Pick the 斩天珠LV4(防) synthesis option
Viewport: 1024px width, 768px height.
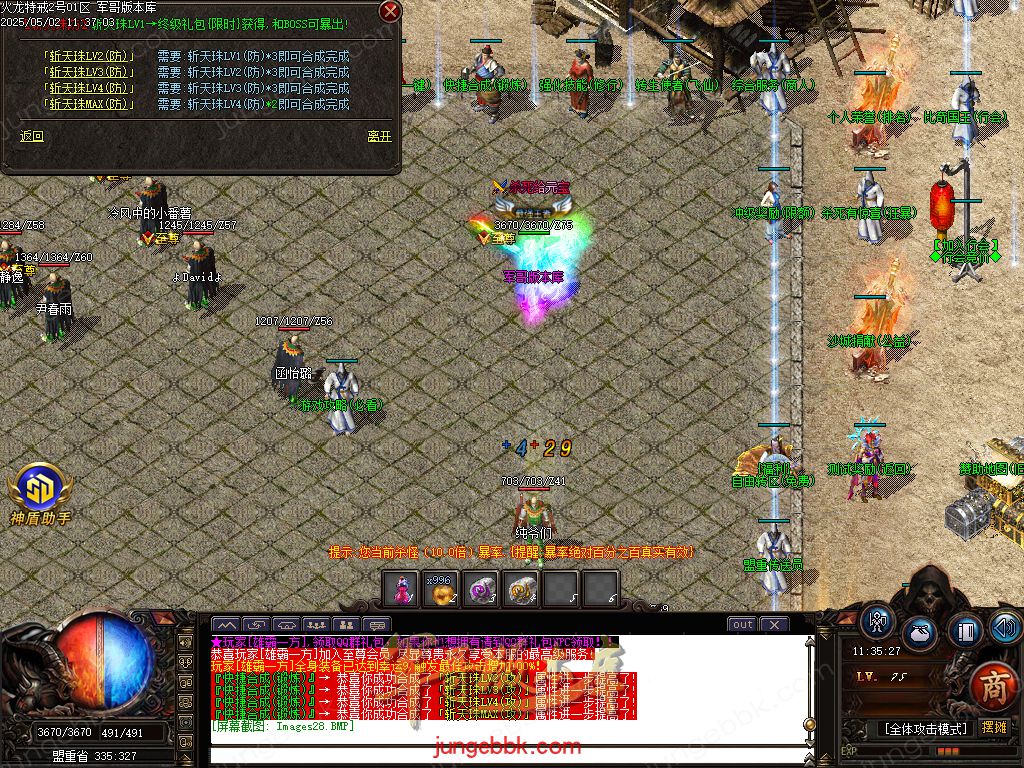pyautogui.click(x=88, y=88)
